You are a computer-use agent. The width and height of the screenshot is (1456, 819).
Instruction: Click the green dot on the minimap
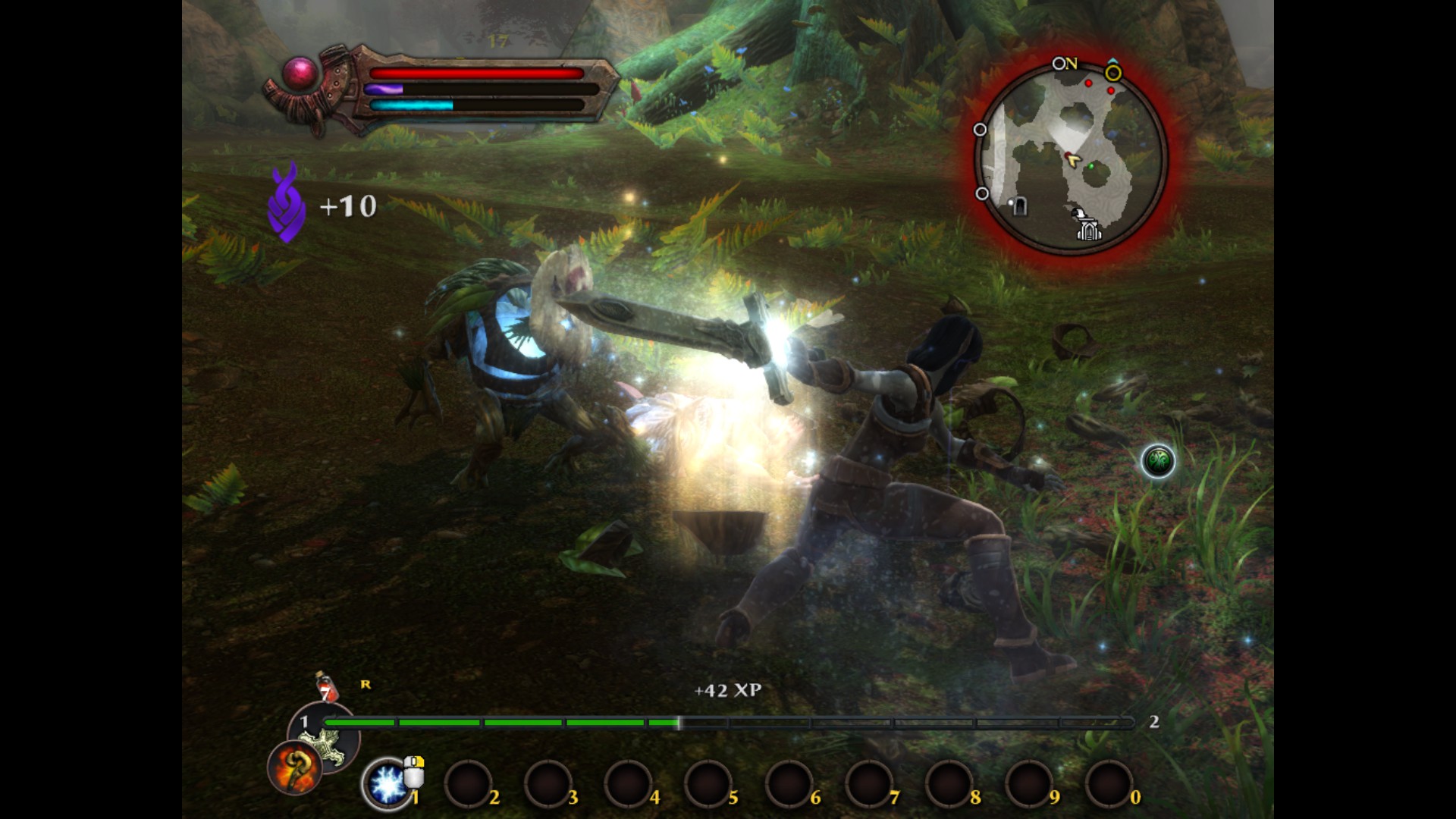pos(1091,166)
